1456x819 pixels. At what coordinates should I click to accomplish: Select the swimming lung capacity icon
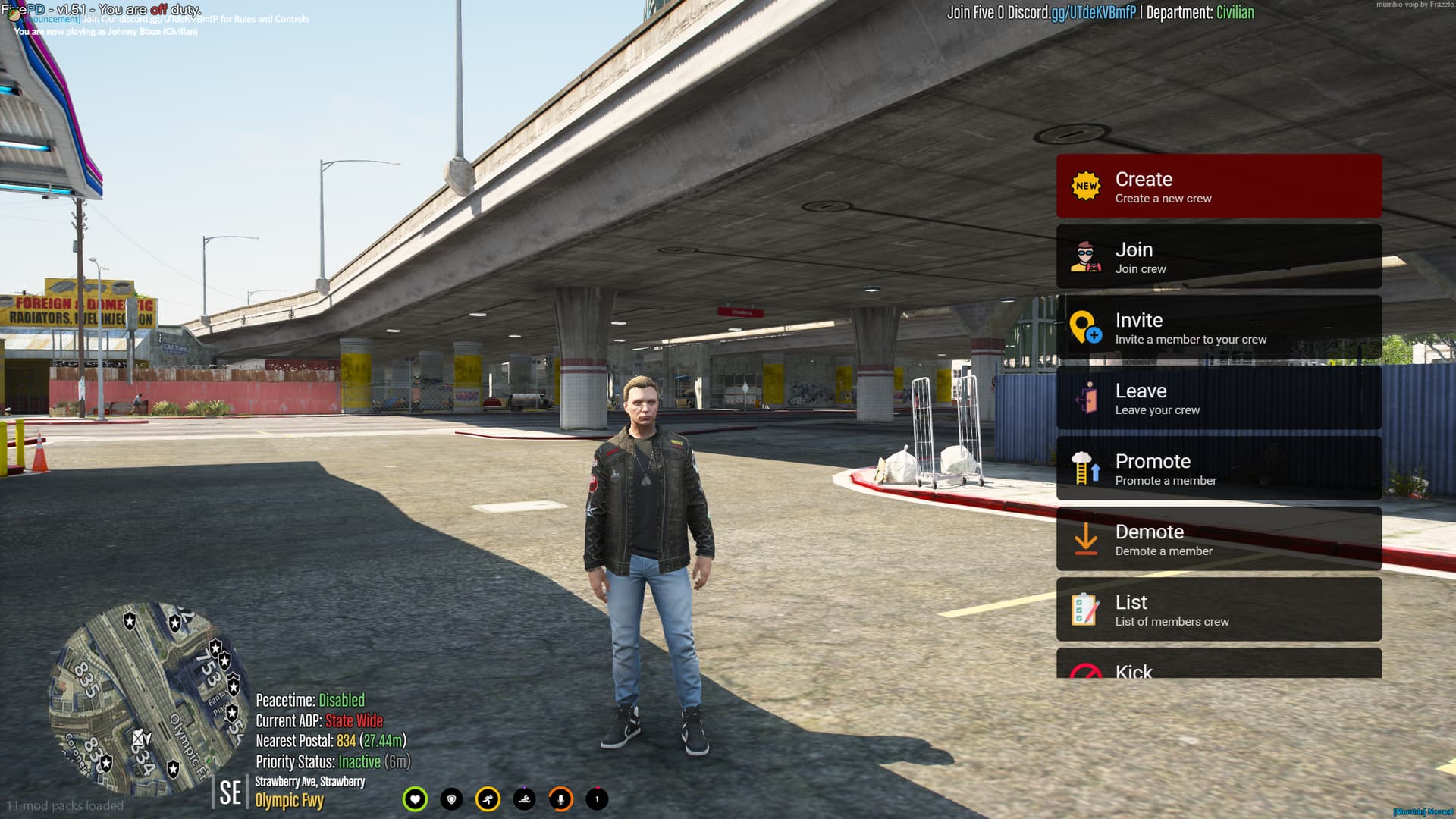524,799
